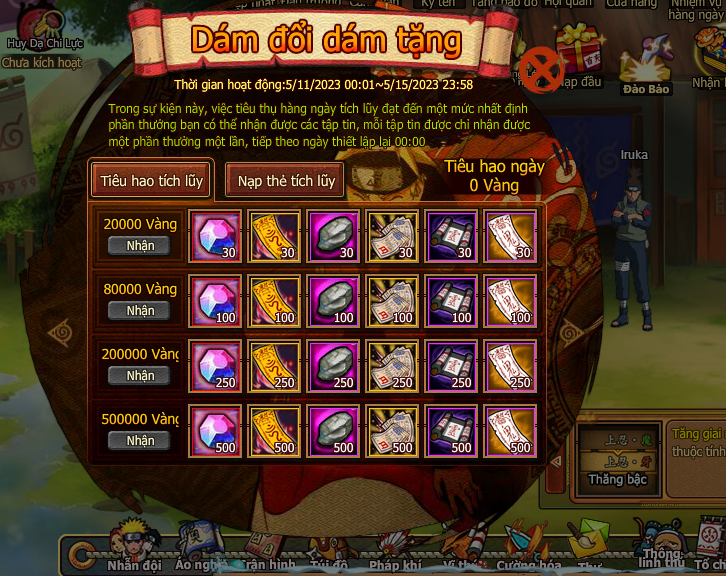Image resolution: width=726 pixels, height=576 pixels.
Task: Inspect the yellow talisman reward with quantity 500
Action: coord(274,431)
